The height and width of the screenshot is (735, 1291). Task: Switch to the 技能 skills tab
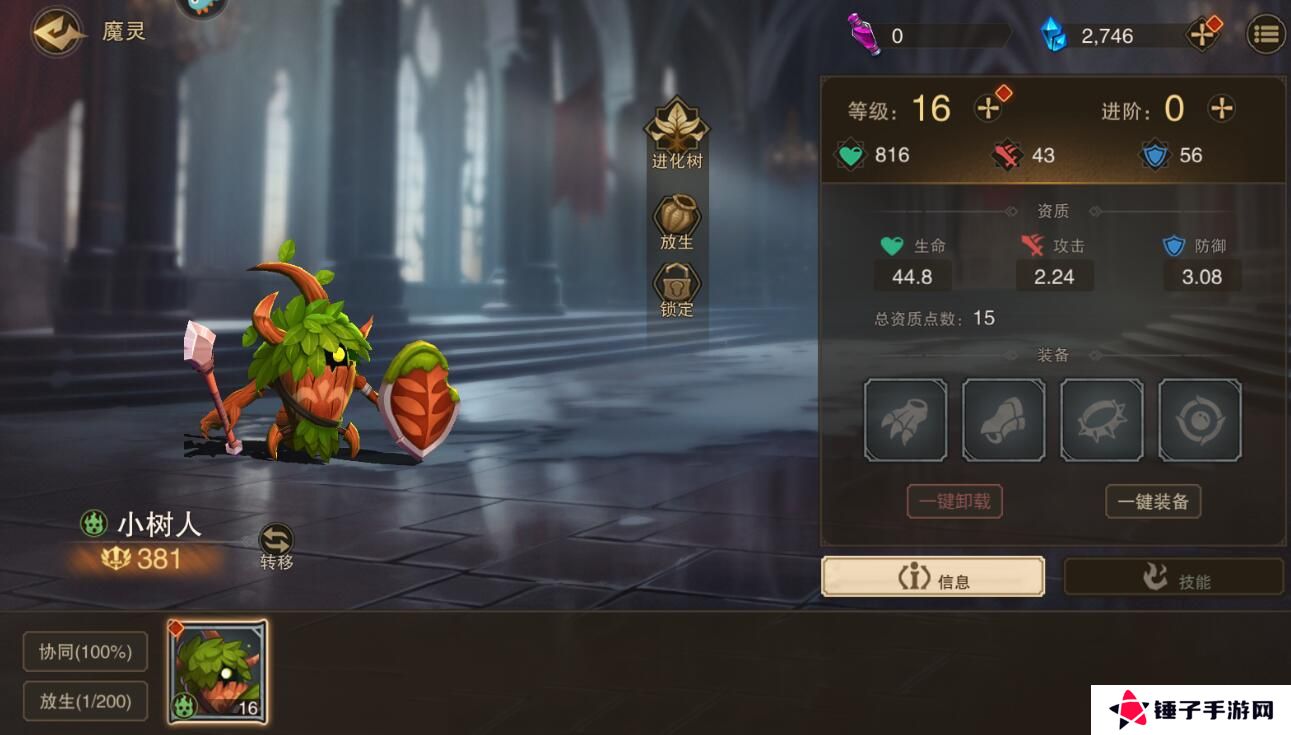tap(1173, 578)
